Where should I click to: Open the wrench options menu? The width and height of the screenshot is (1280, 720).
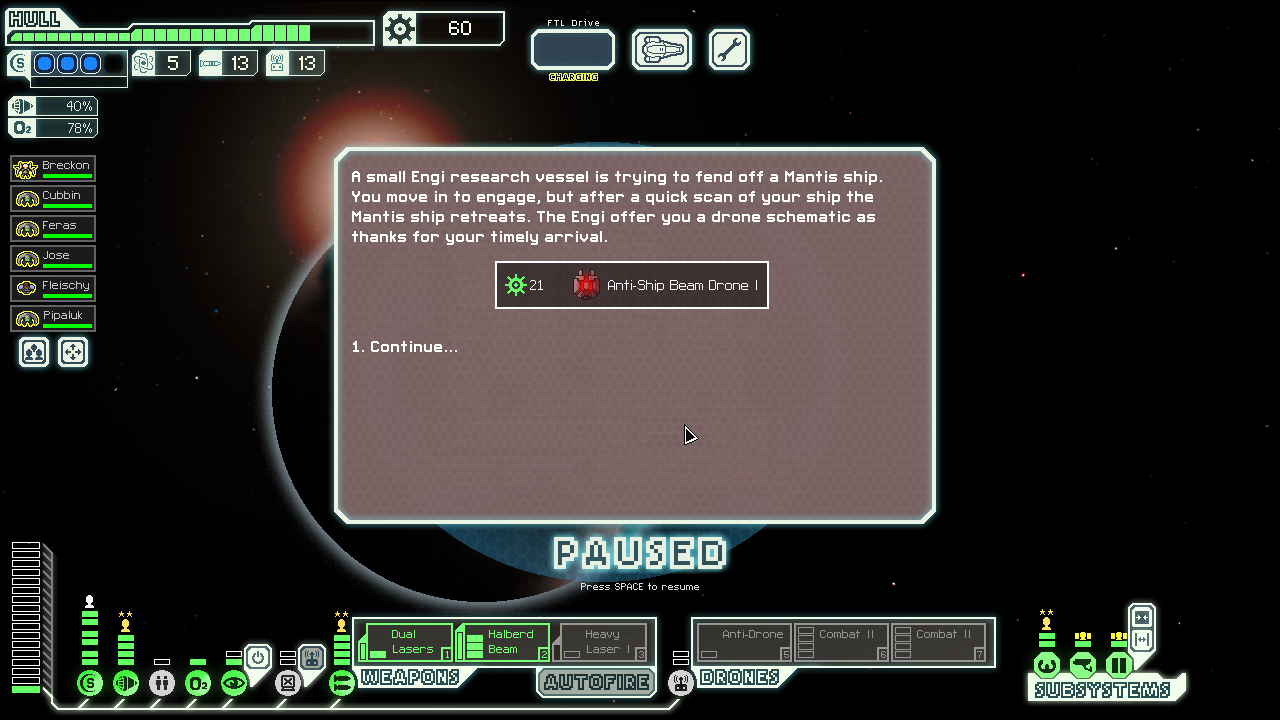729,50
